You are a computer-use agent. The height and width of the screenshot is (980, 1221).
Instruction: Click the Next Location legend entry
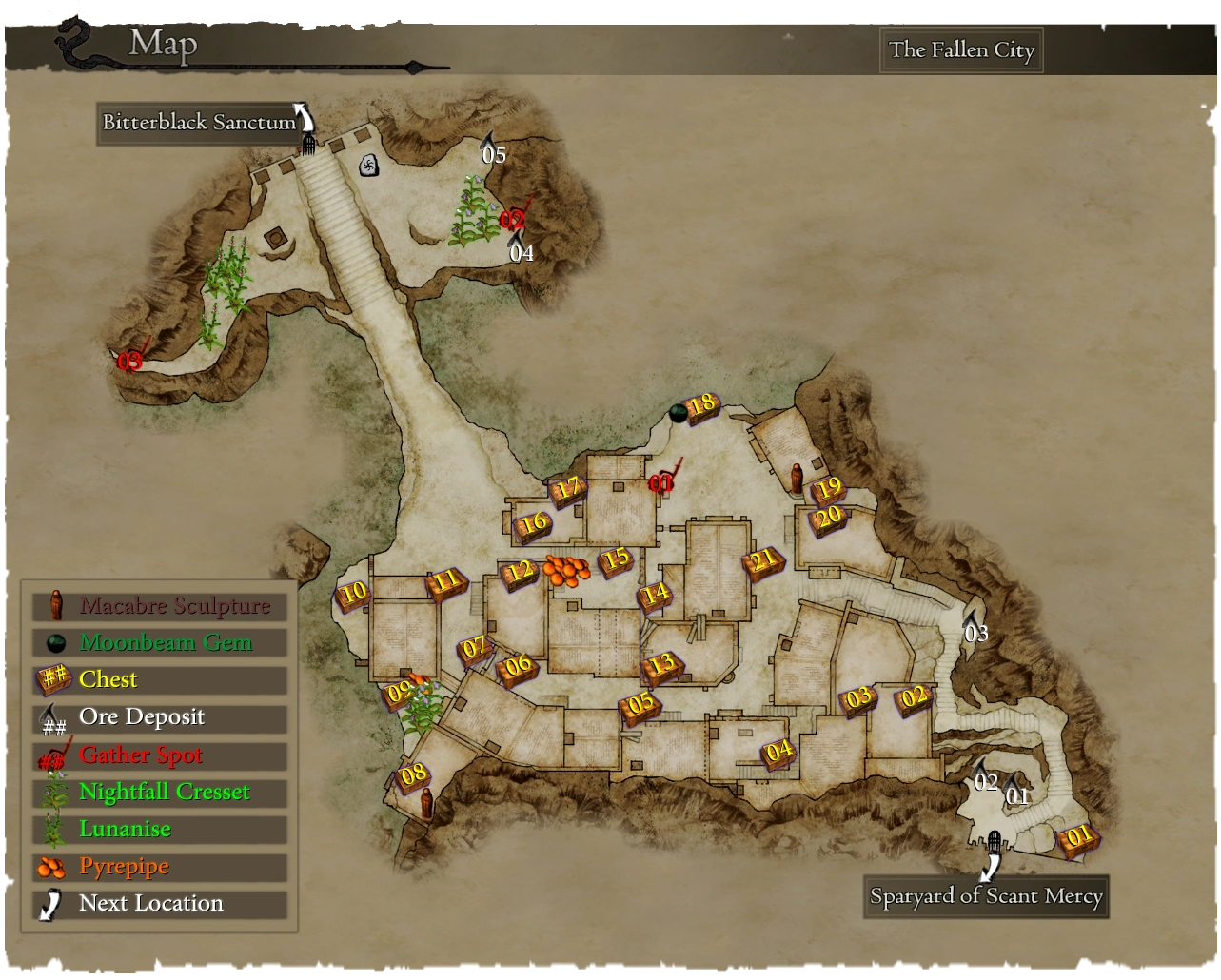click(159, 904)
